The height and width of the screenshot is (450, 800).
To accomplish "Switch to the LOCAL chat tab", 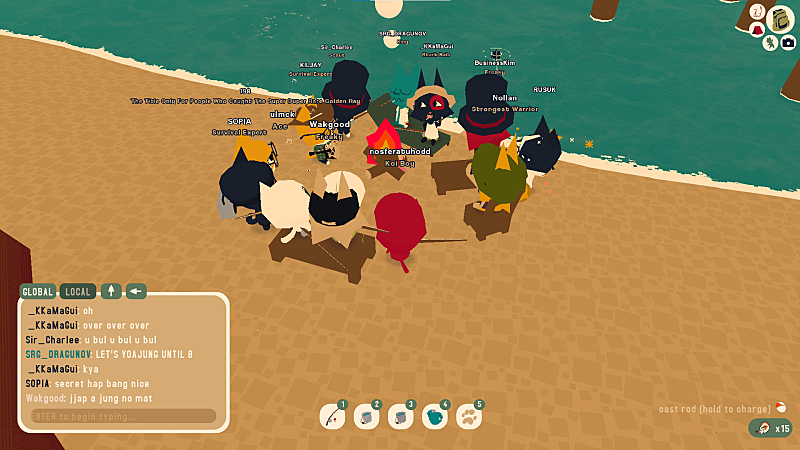I will pyautogui.click(x=78, y=292).
